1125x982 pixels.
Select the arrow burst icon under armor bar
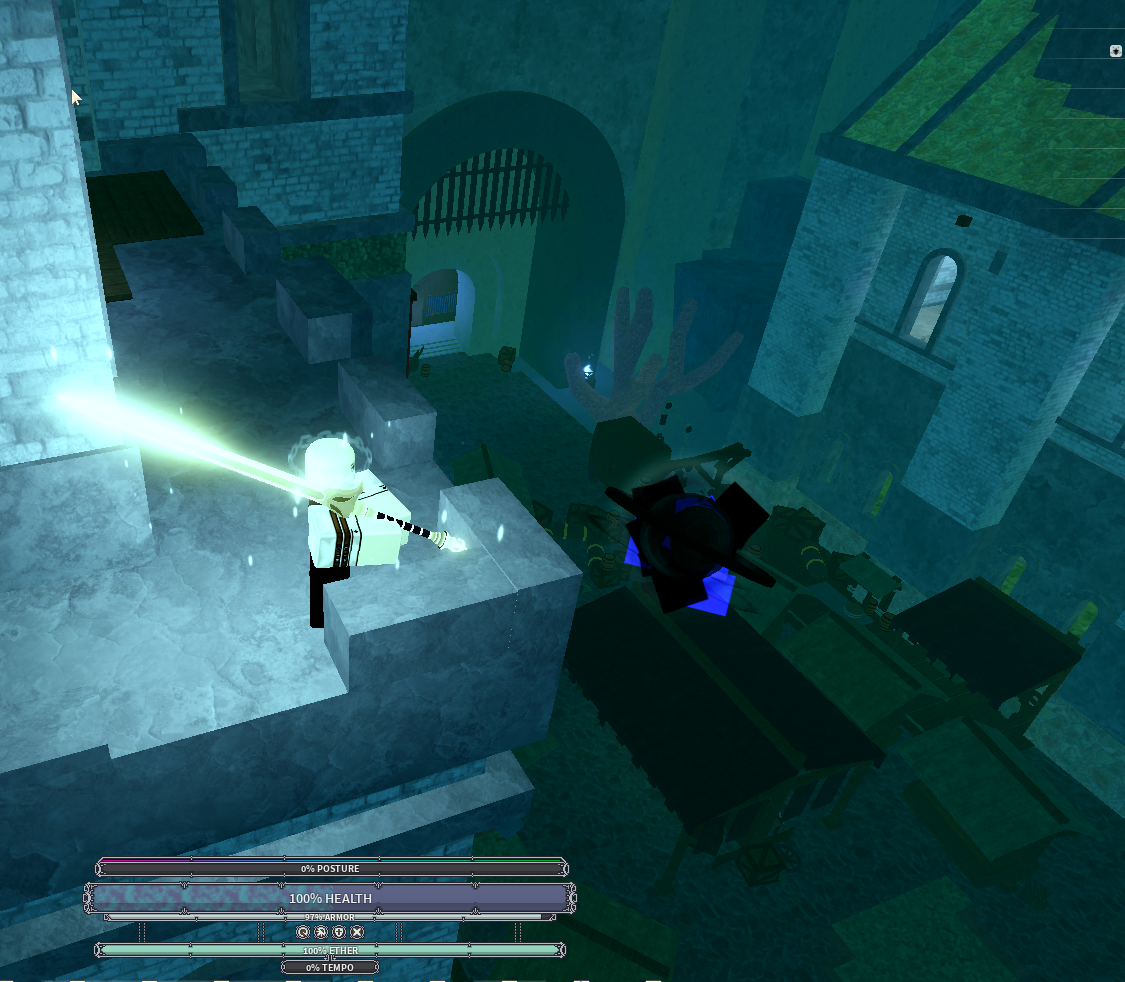pyautogui.click(x=321, y=932)
